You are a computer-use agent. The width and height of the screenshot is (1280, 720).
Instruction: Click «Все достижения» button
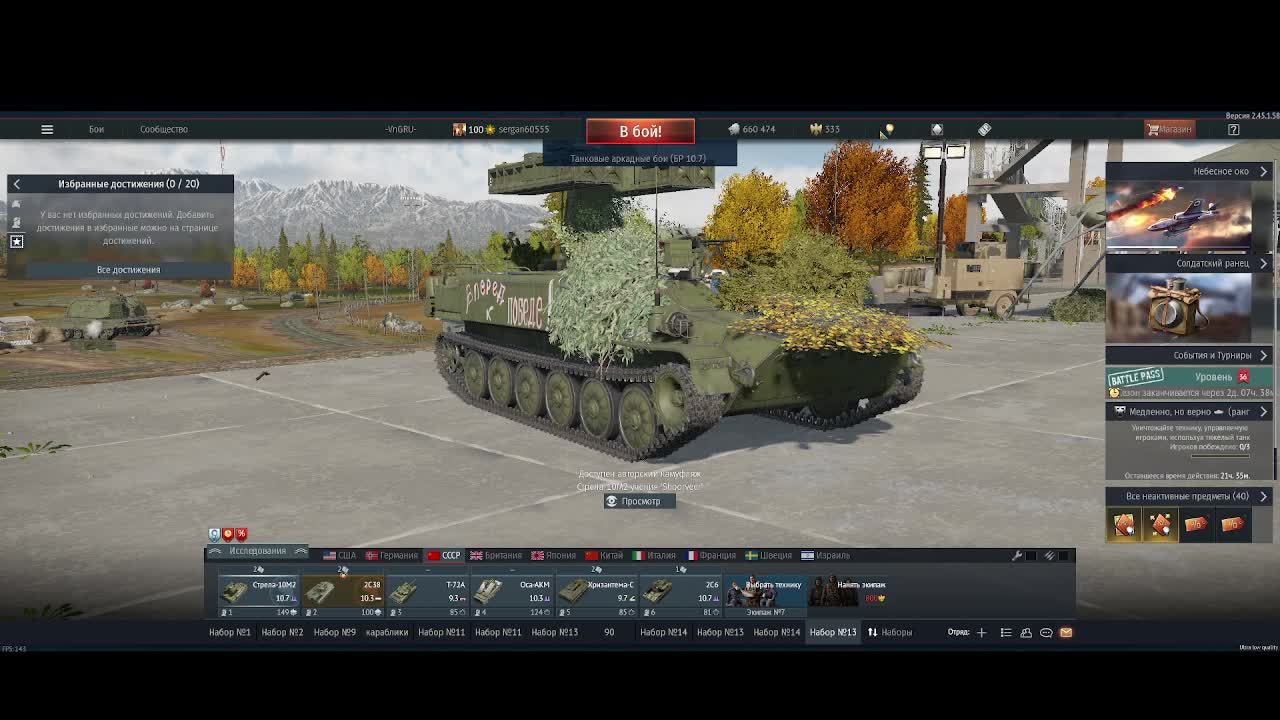coord(128,270)
